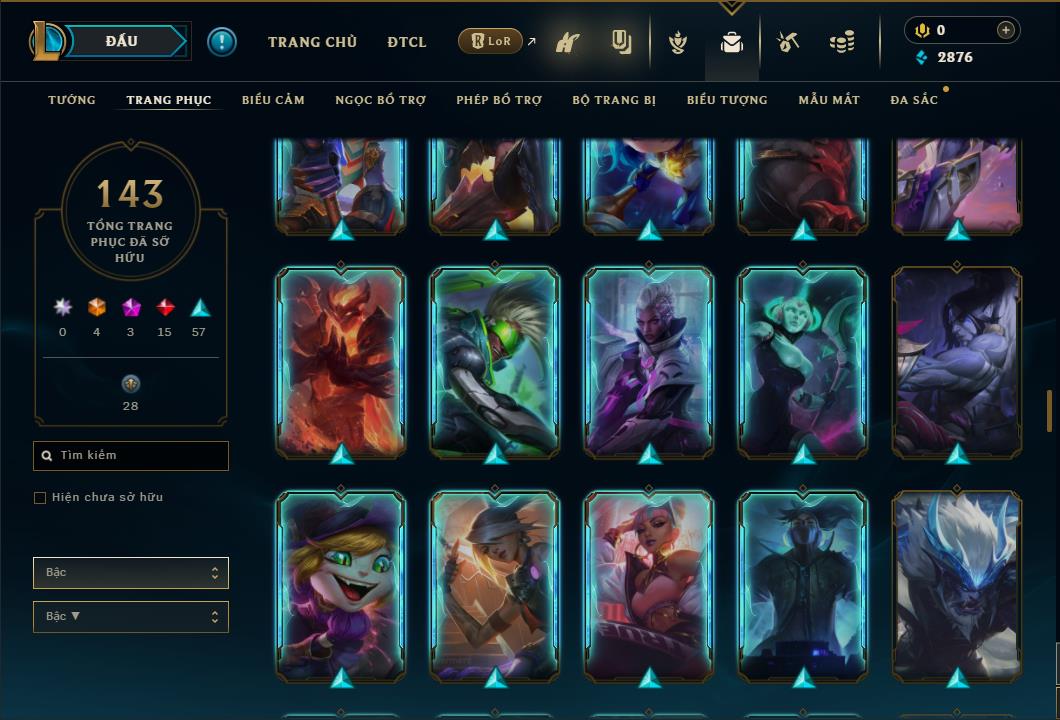Open the ĐTCL game mode page
The height and width of the screenshot is (720, 1060).
(407, 42)
